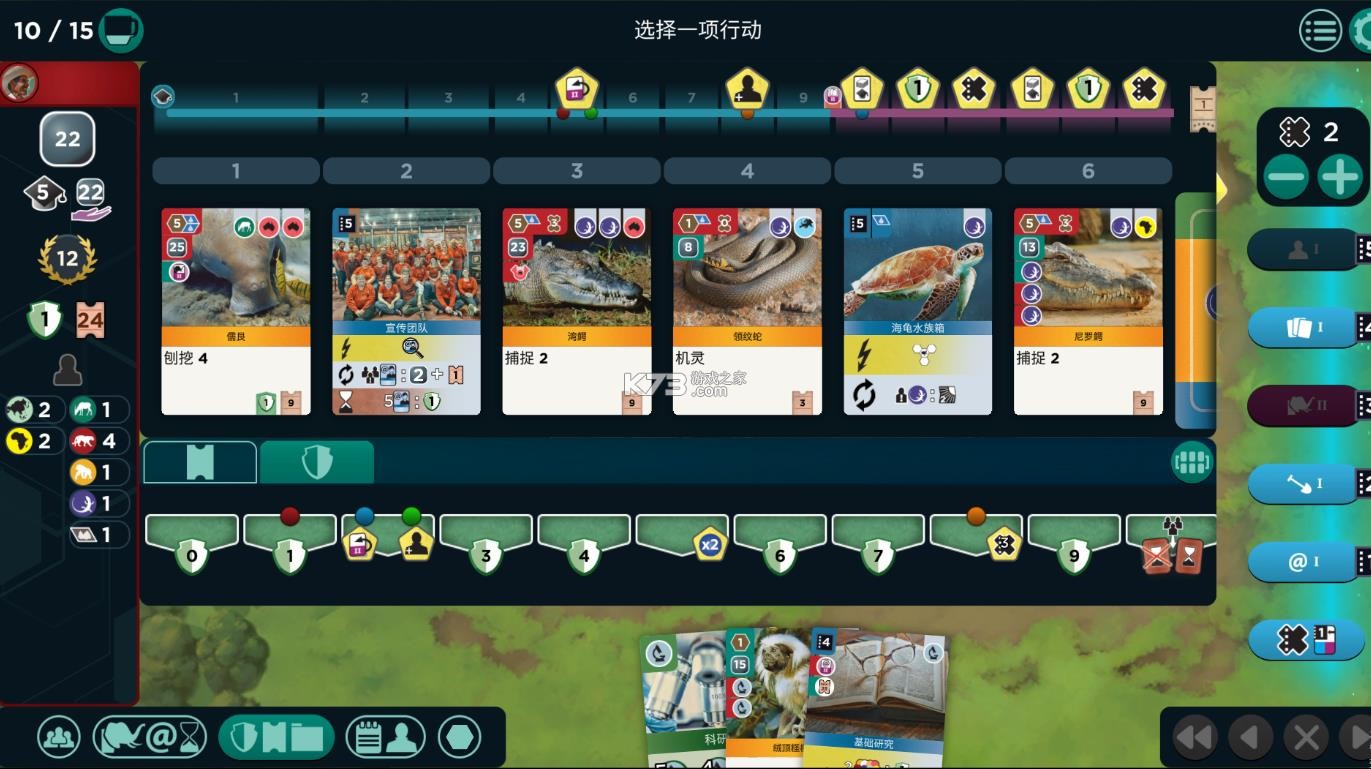Open the hamburger menu at top right
Viewport: 1371px width, 769px height.
click(1320, 31)
